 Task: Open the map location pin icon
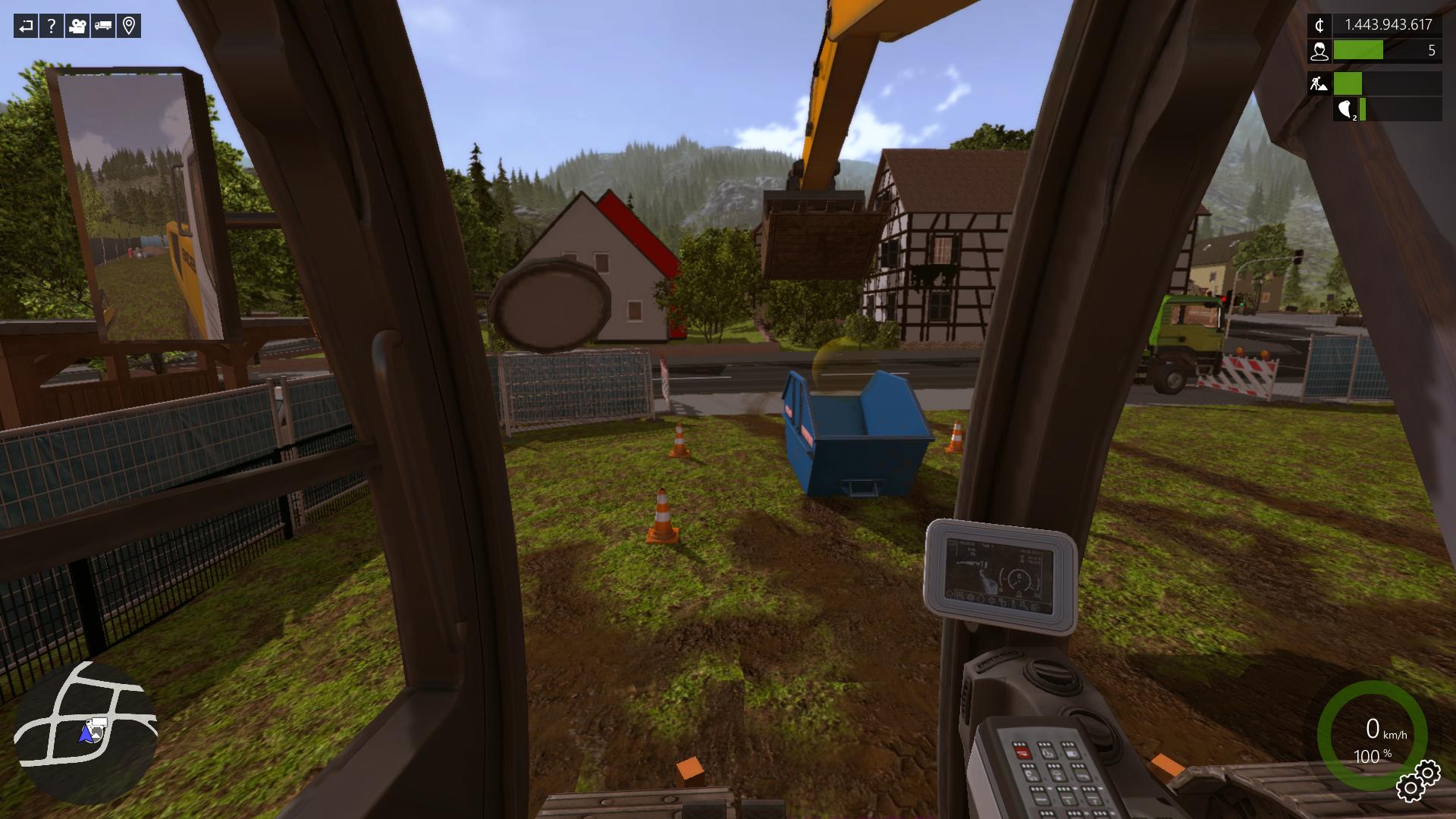pos(129,27)
